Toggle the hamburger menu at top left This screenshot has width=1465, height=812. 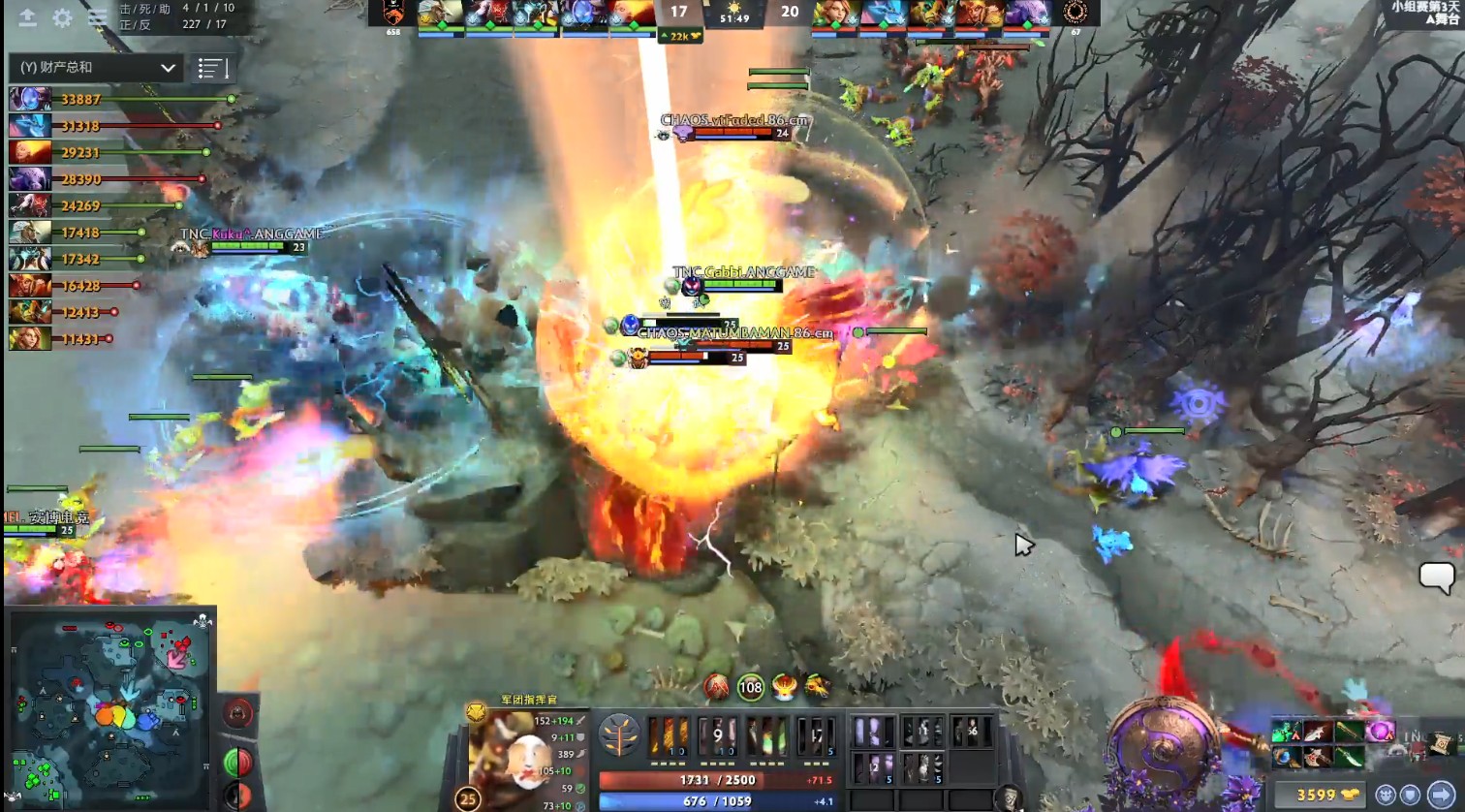pyautogui.click(x=95, y=17)
